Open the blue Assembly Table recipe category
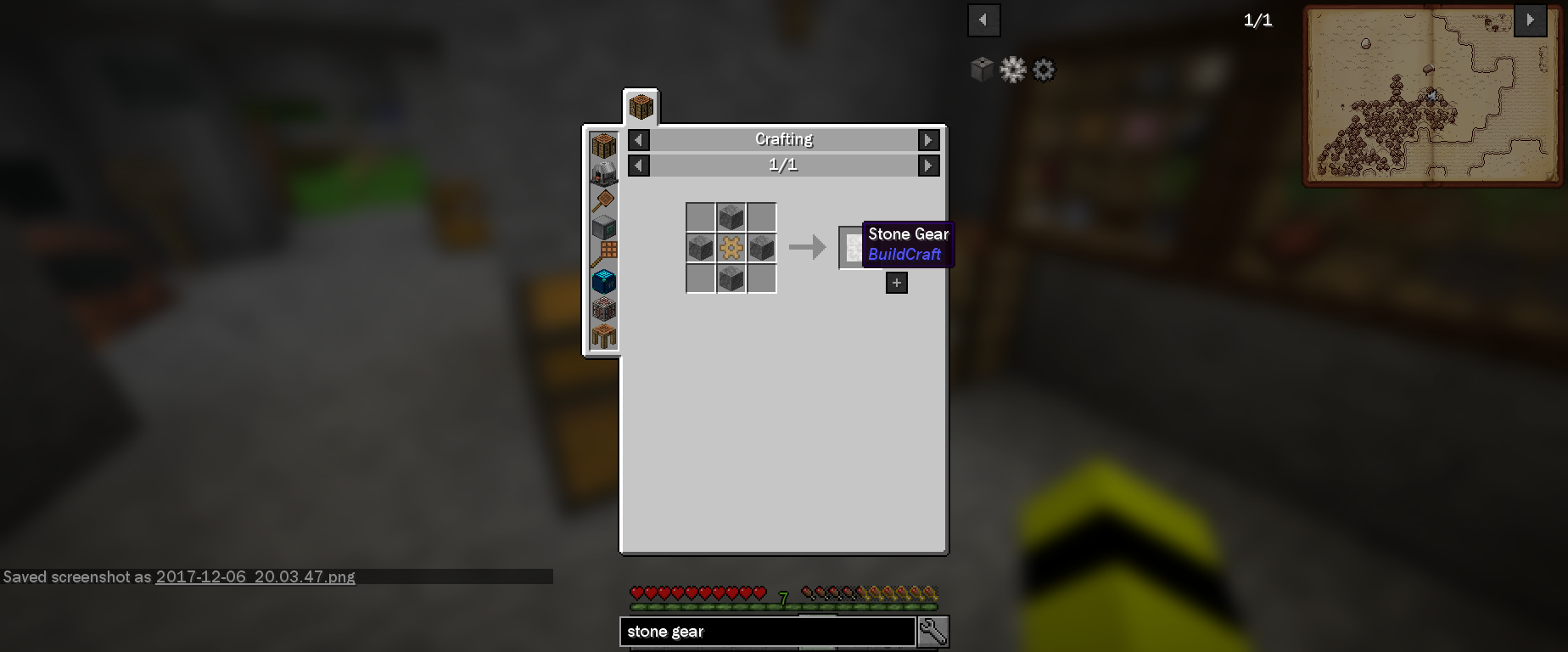The width and height of the screenshot is (1568, 652). 603,281
